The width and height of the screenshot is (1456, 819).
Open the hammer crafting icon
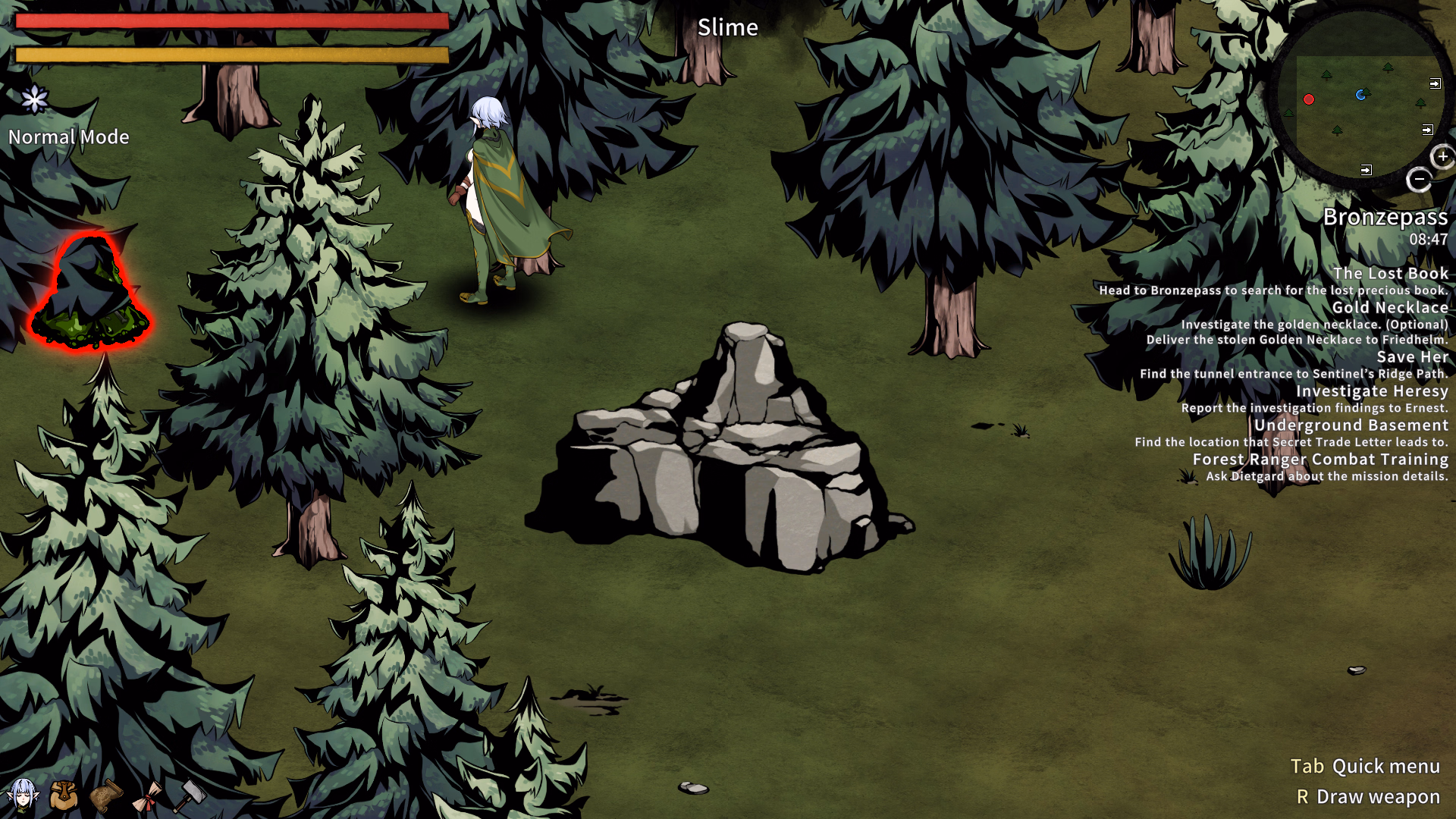pyautogui.click(x=190, y=795)
